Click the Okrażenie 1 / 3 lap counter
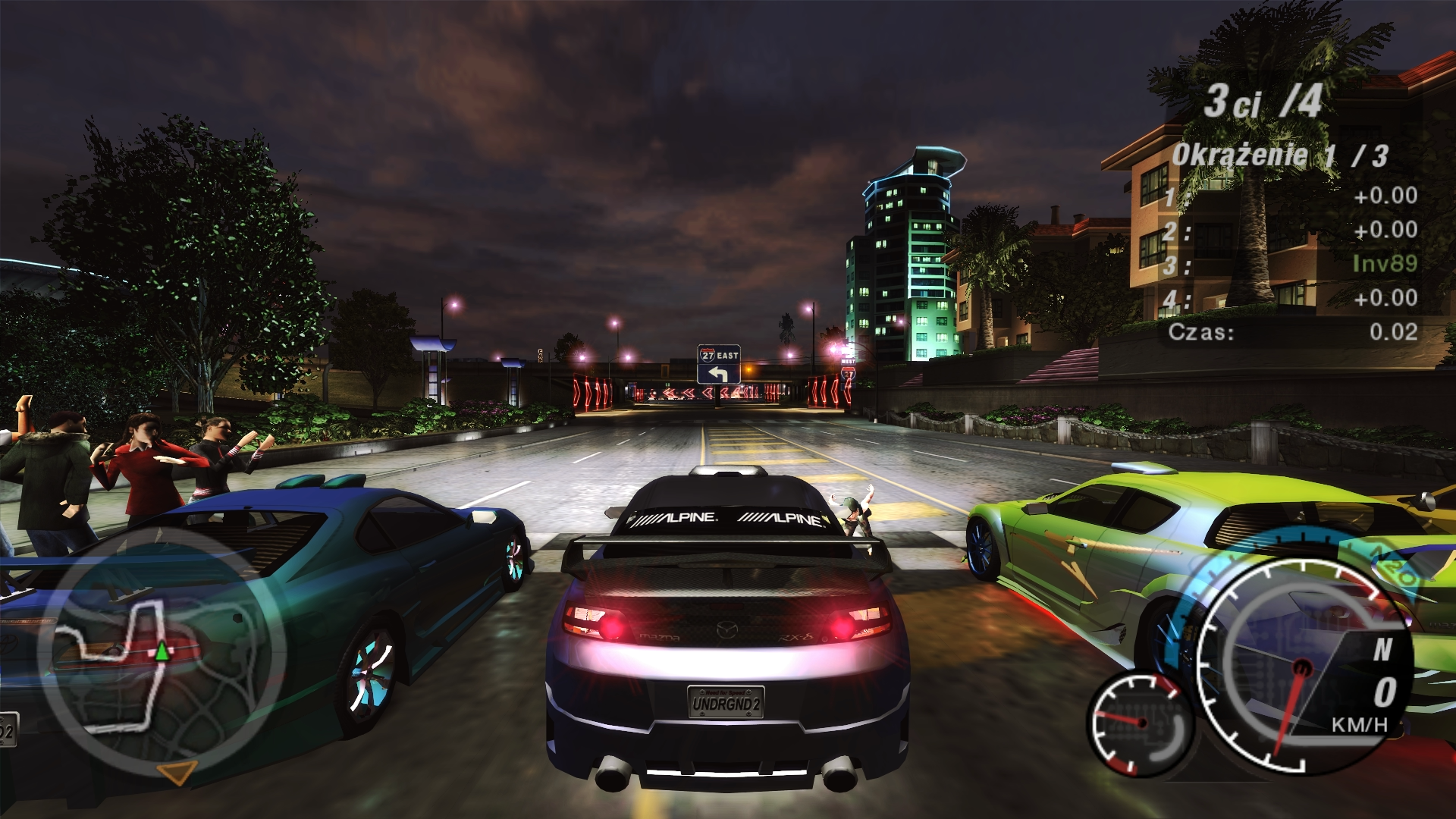This screenshot has height=819, width=1456. (1279, 155)
